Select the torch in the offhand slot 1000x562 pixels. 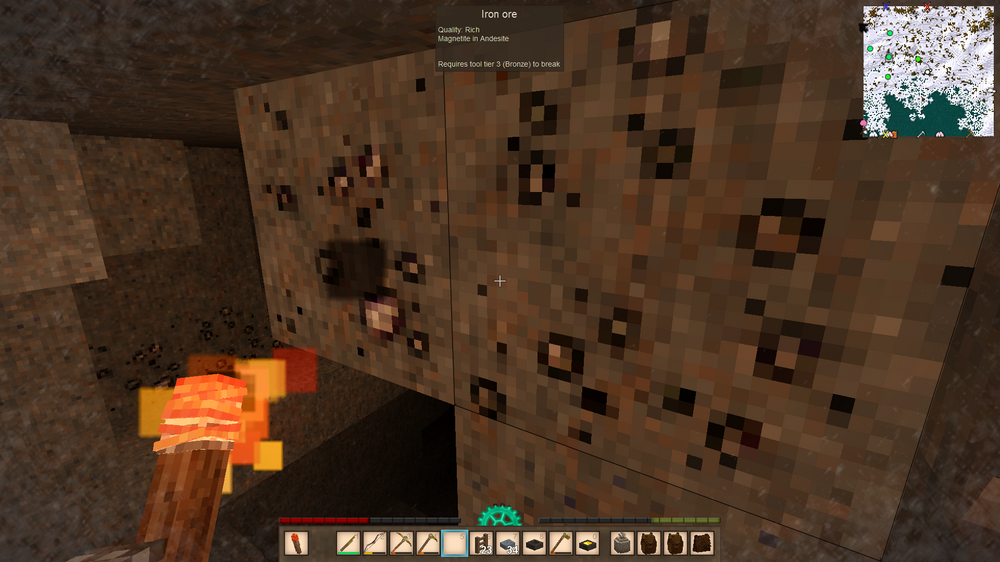295,543
